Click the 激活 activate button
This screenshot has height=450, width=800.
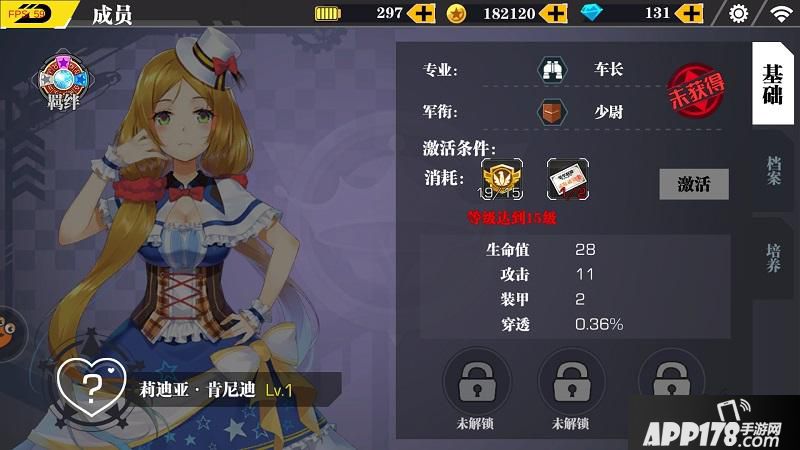694,184
